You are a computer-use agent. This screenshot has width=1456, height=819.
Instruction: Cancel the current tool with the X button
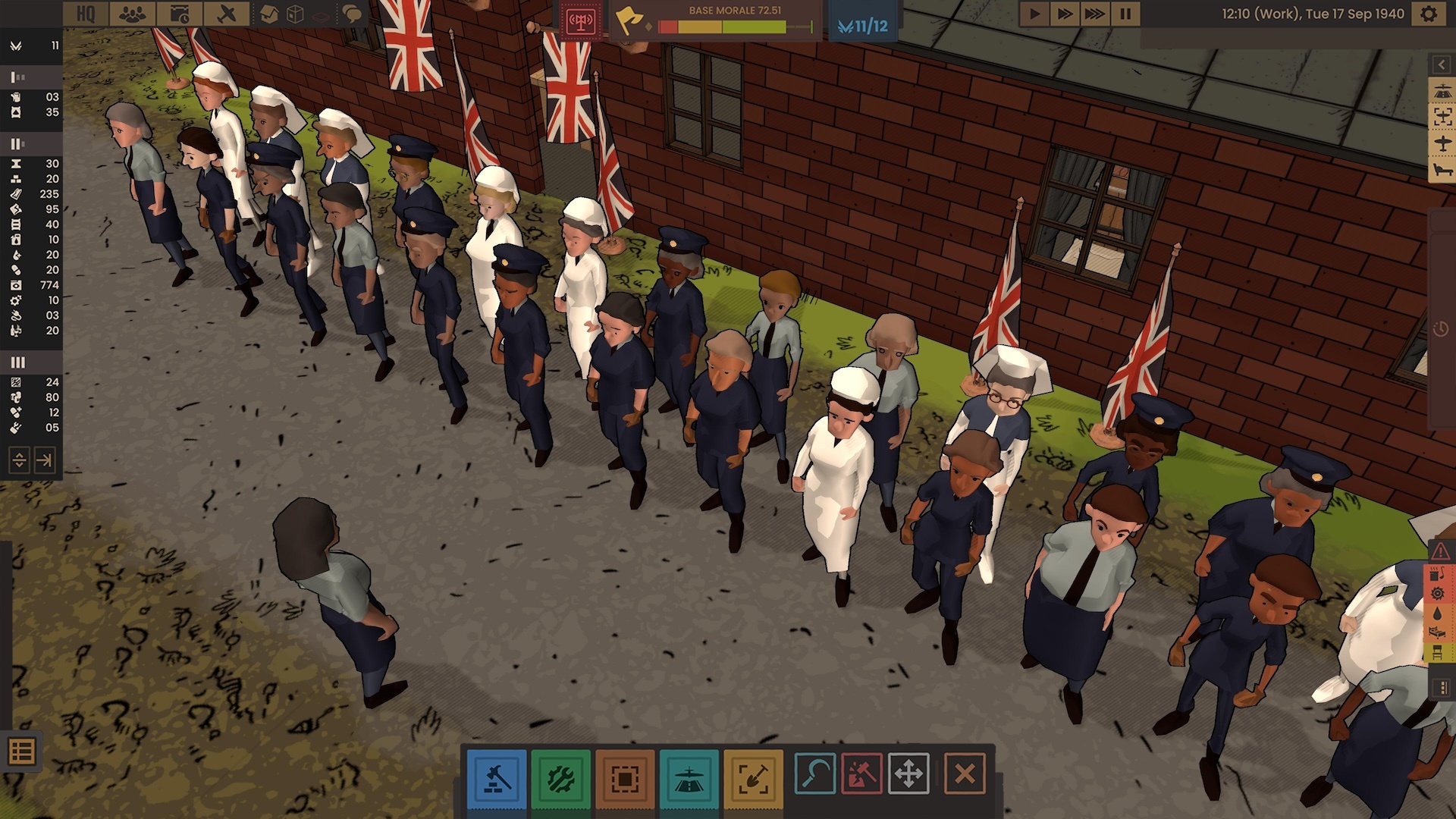tap(963, 771)
